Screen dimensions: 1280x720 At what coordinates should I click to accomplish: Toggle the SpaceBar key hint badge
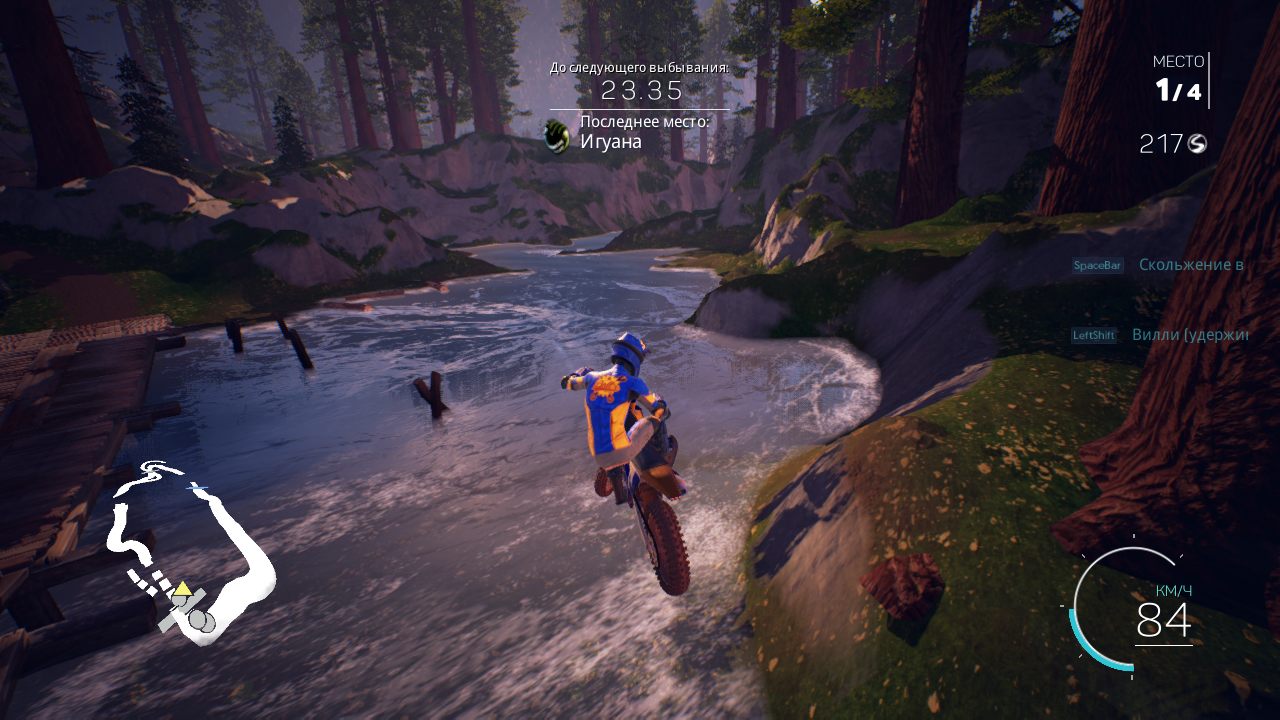pyautogui.click(x=1097, y=264)
